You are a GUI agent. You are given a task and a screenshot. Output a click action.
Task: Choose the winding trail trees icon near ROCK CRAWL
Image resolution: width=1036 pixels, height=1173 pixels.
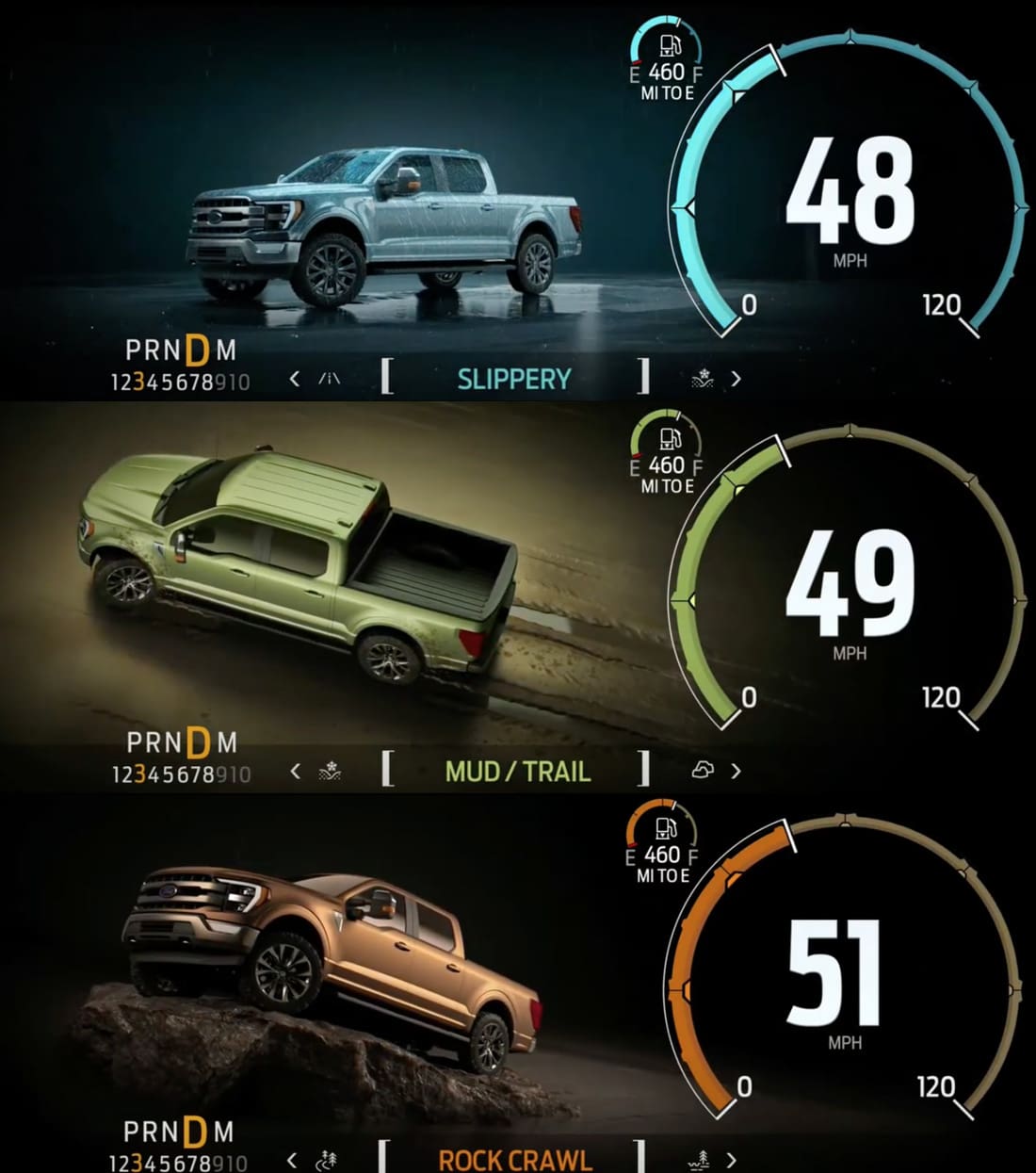(x=327, y=1160)
